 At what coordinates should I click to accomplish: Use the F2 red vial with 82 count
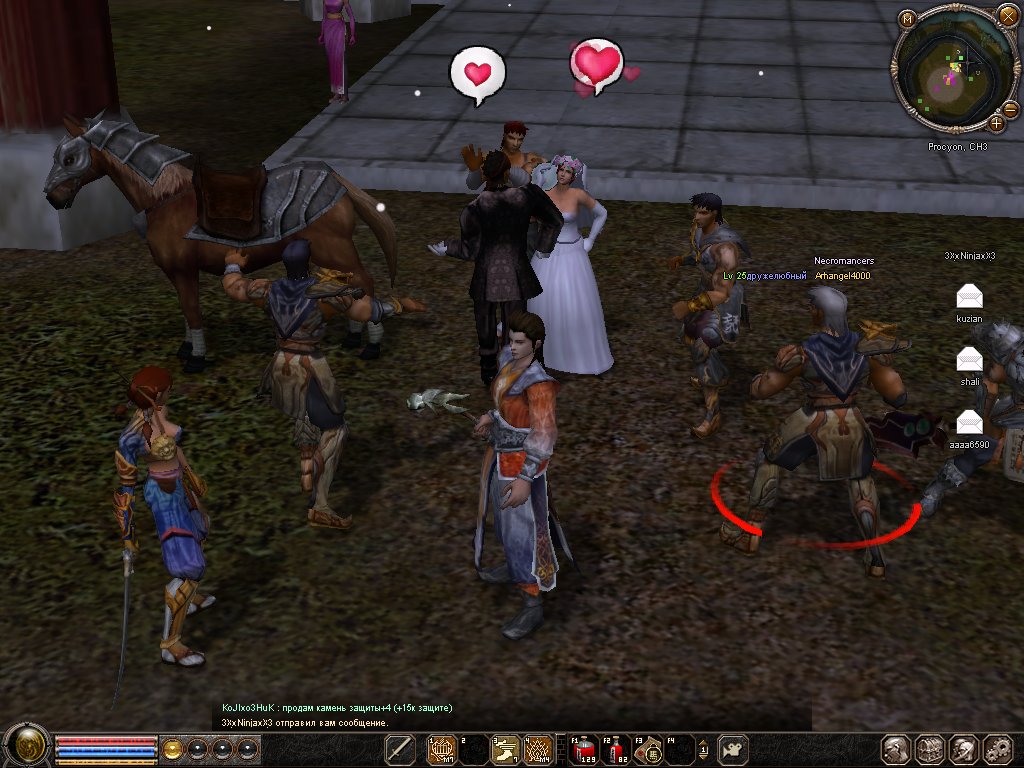(x=614, y=749)
